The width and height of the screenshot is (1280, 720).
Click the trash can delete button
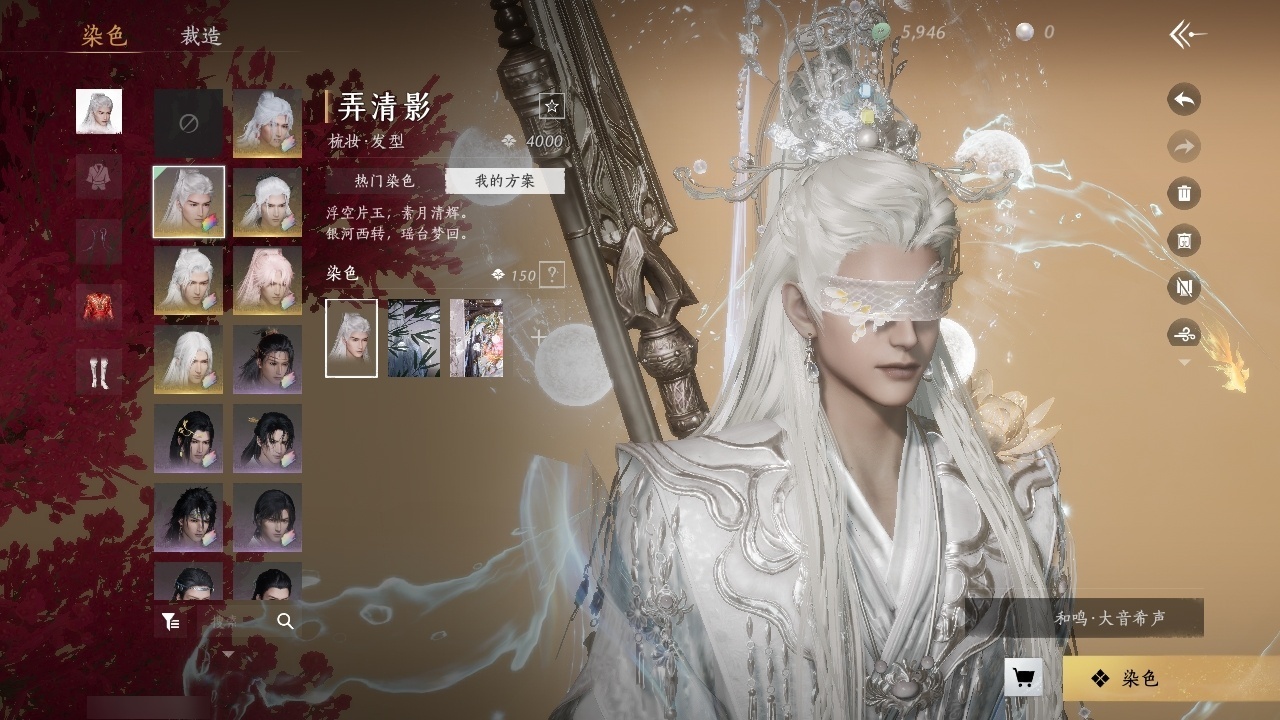click(1184, 194)
